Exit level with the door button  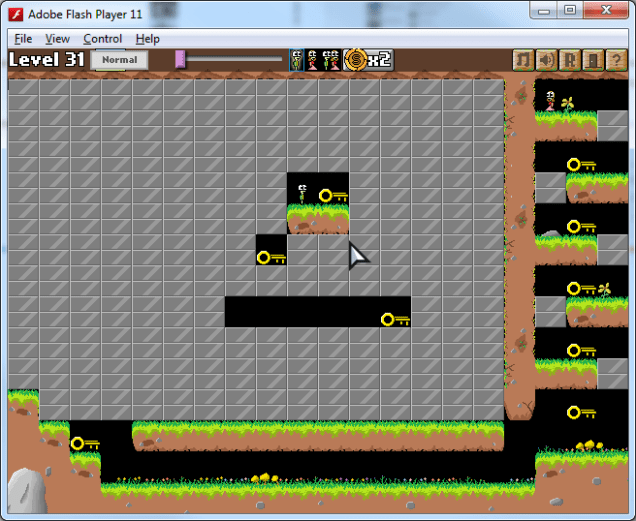[x=592, y=60]
